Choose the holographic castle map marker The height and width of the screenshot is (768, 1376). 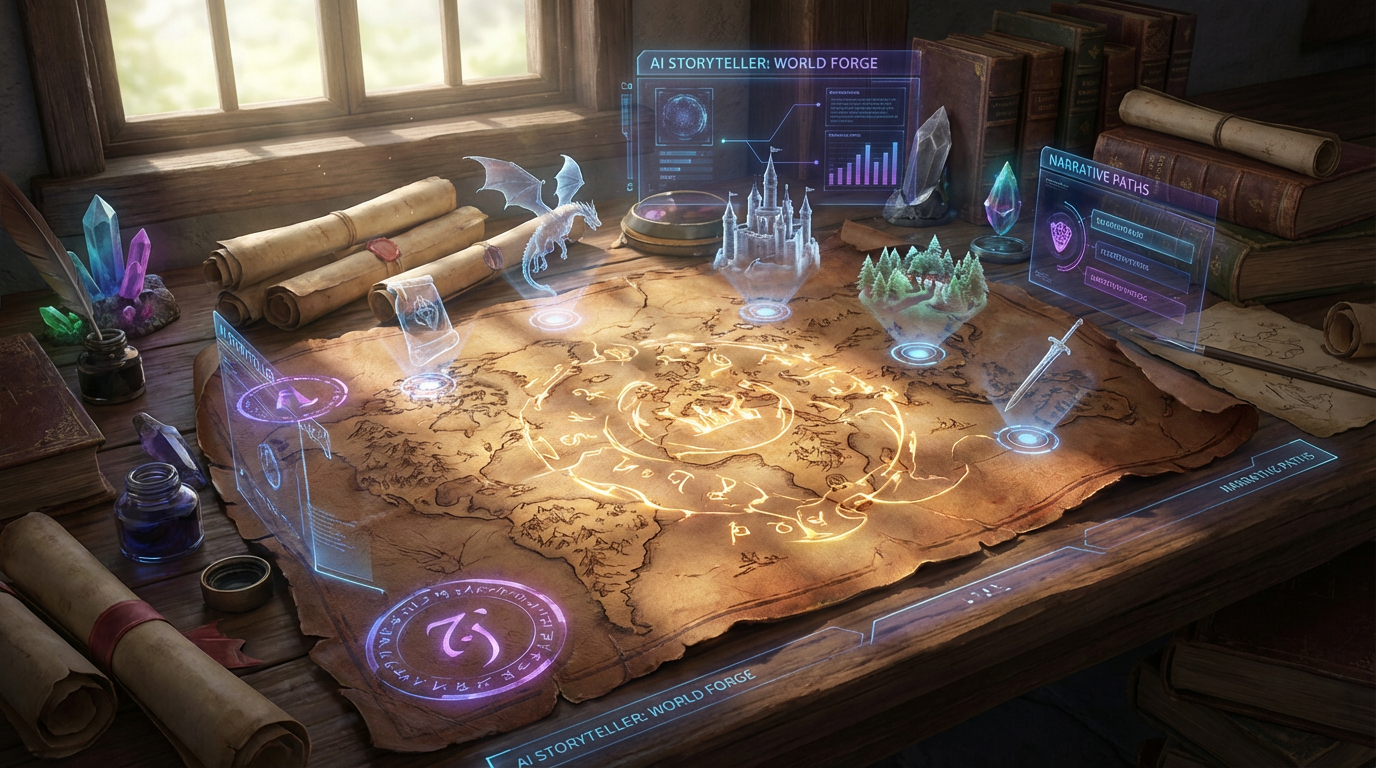(x=767, y=225)
